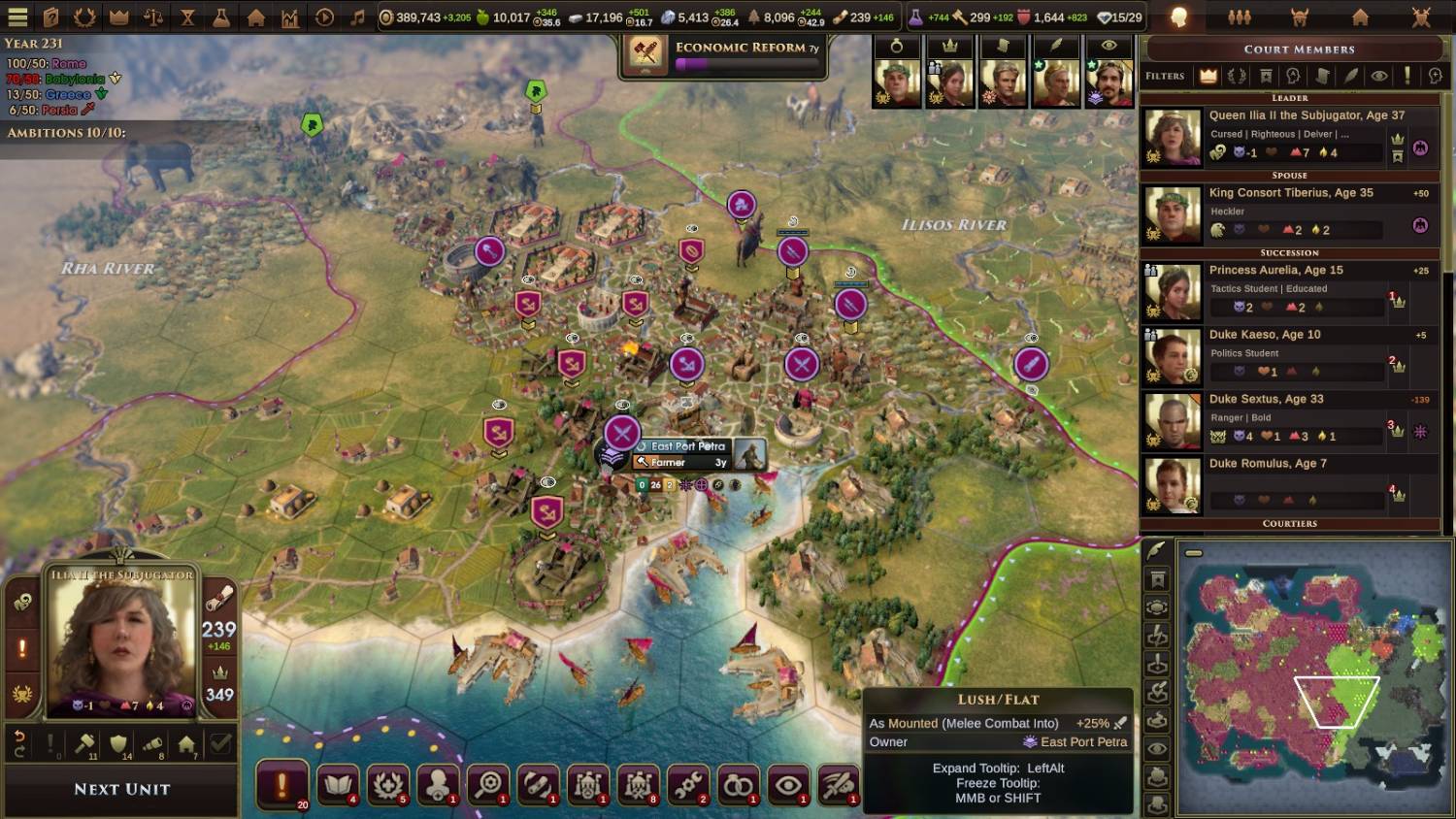1456x819 pixels.
Task: Toggle the crown court filter
Action: tap(1208, 76)
